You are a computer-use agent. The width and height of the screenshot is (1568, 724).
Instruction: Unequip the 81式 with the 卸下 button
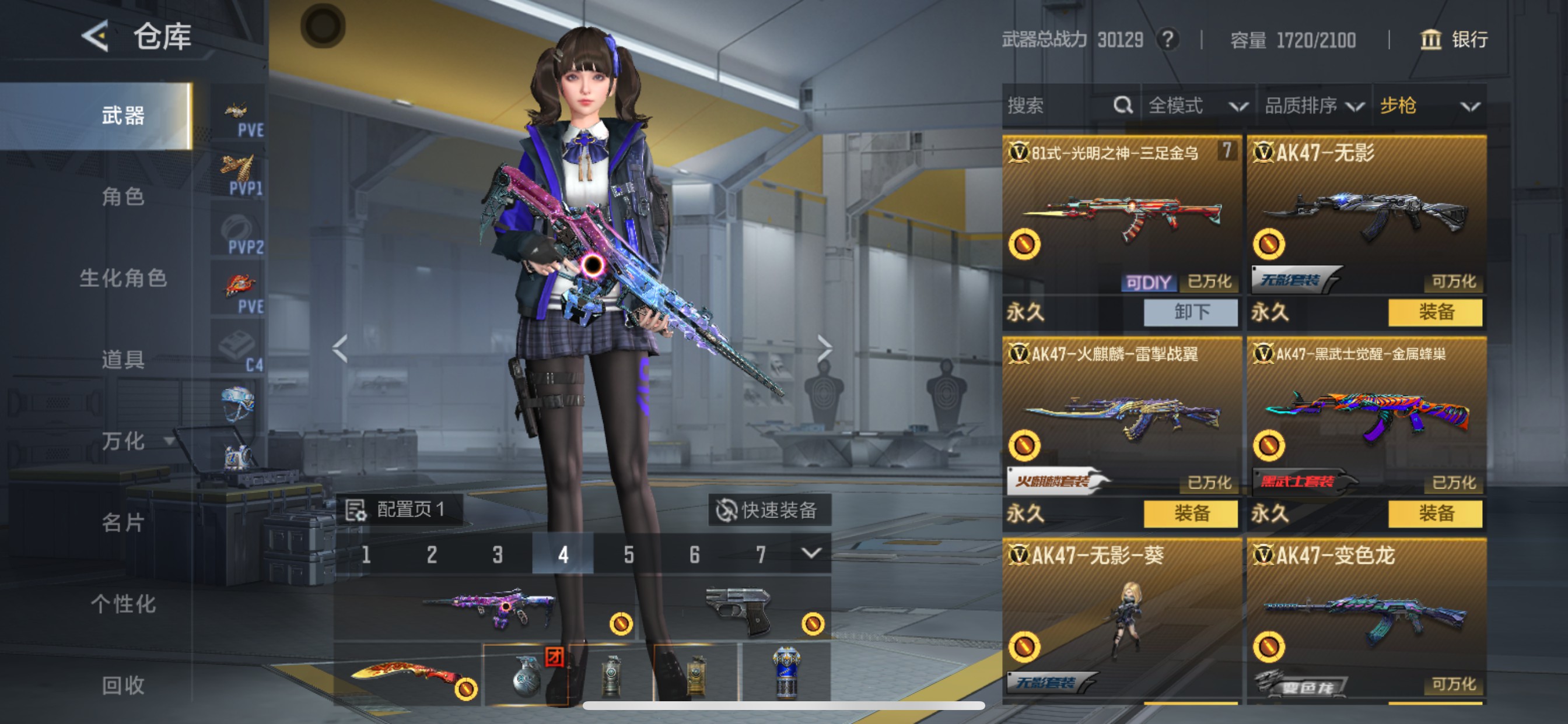coord(1191,312)
